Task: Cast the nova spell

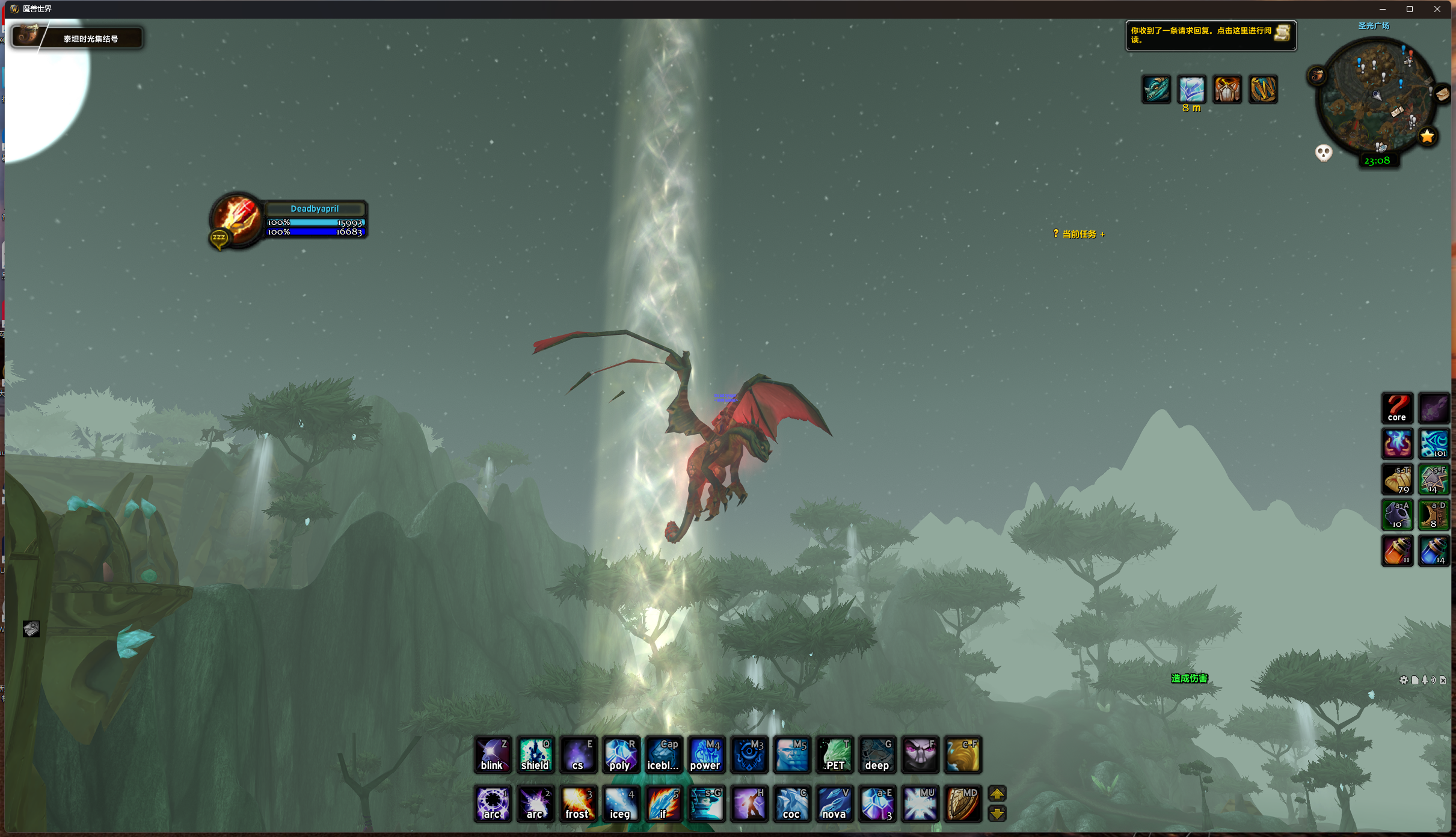Action: pos(834,803)
